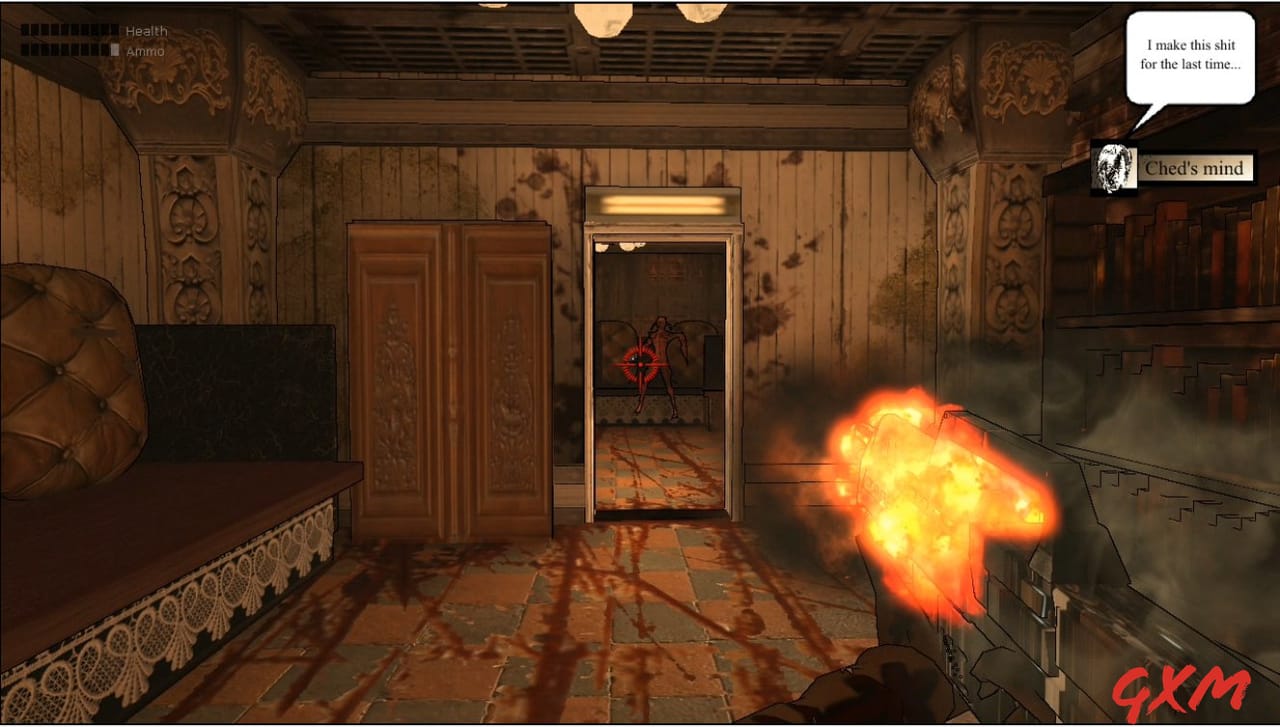Click the Ched's mind portrait icon
The width and height of the screenshot is (1280, 727).
tap(1113, 167)
